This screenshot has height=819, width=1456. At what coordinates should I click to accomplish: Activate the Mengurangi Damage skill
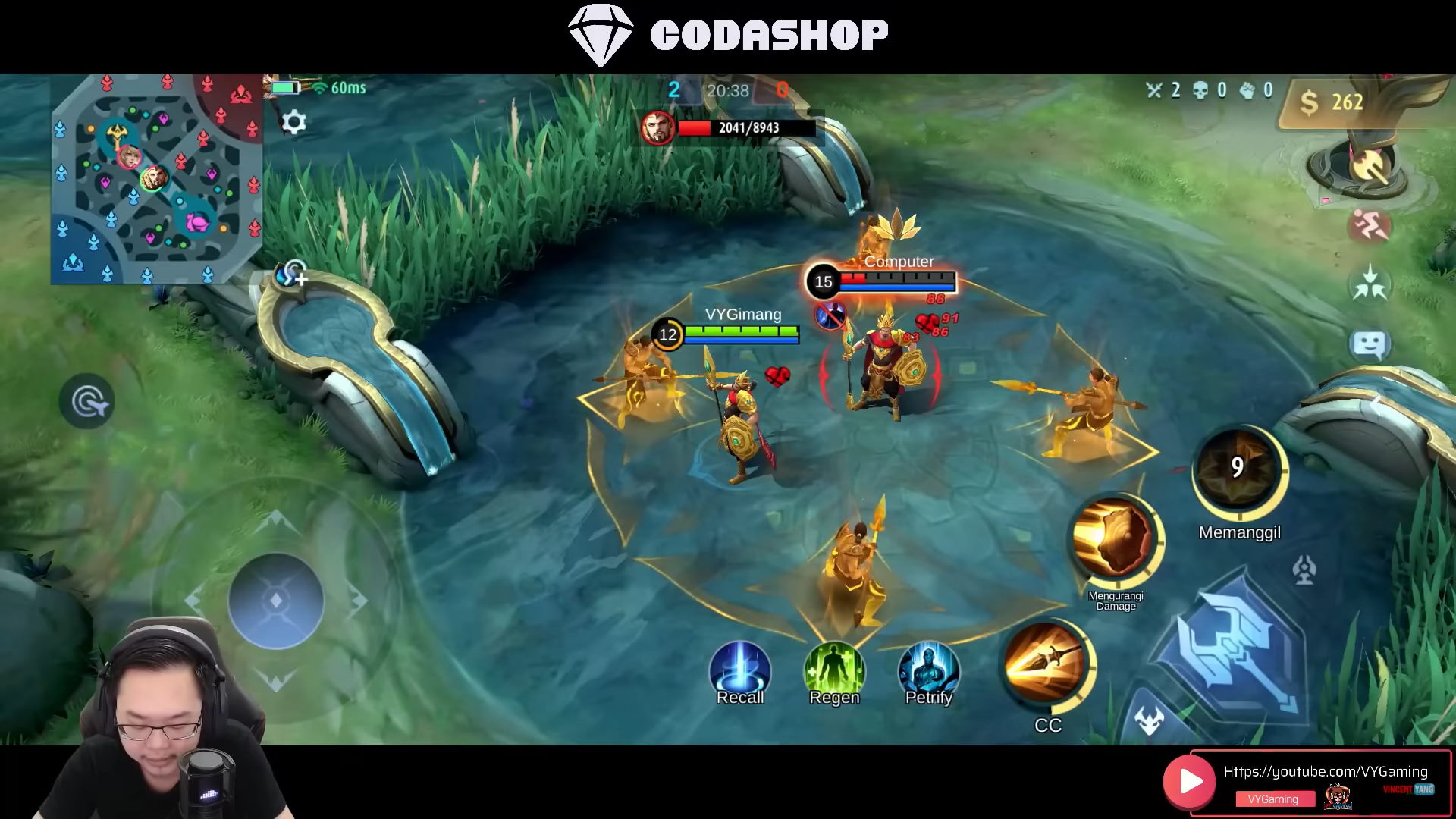click(x=1113, y=540)
